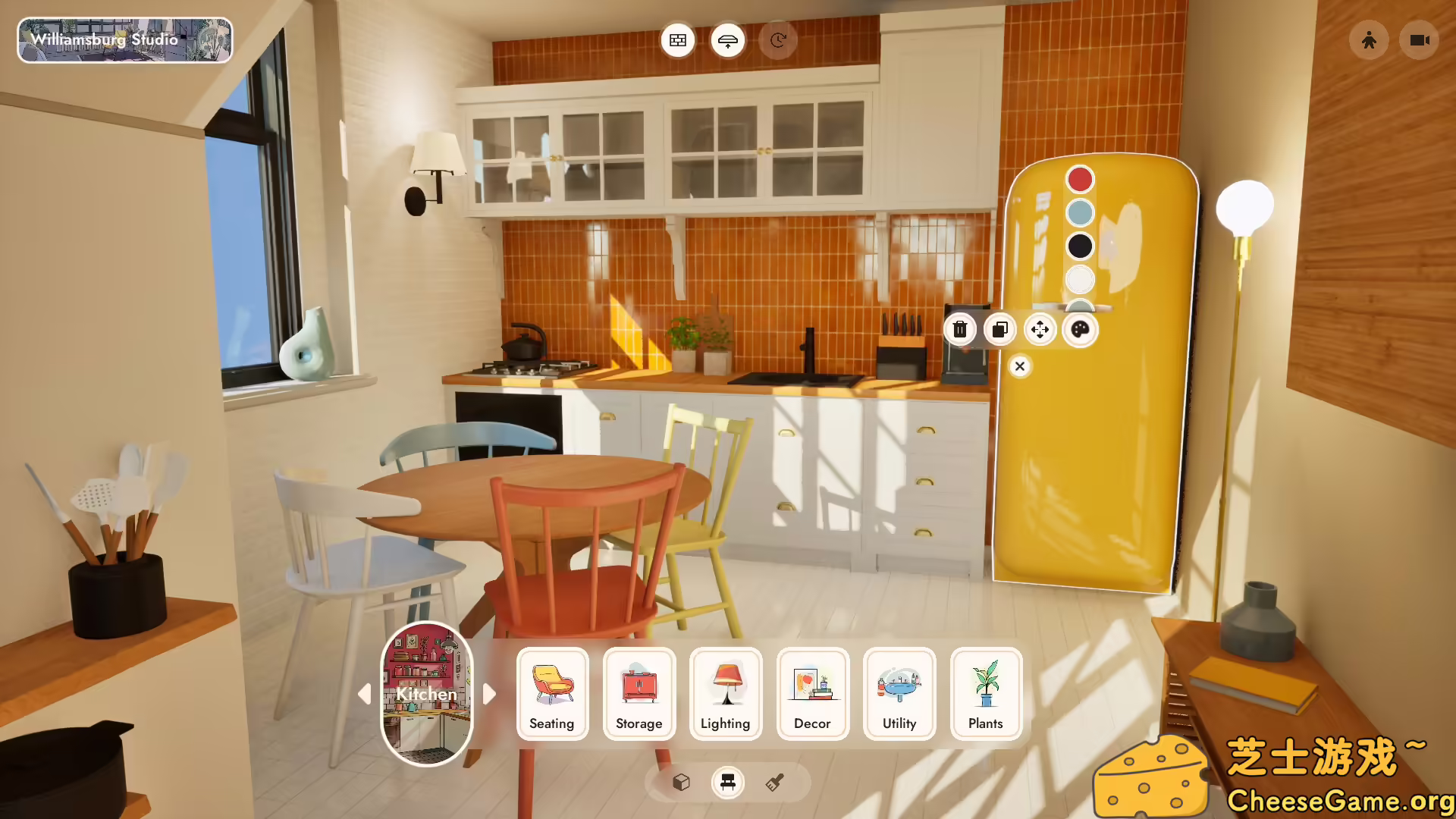Switch to the Decor tab
The width and height of the screenshot is (1456, 819).
(x=812, y=694)
